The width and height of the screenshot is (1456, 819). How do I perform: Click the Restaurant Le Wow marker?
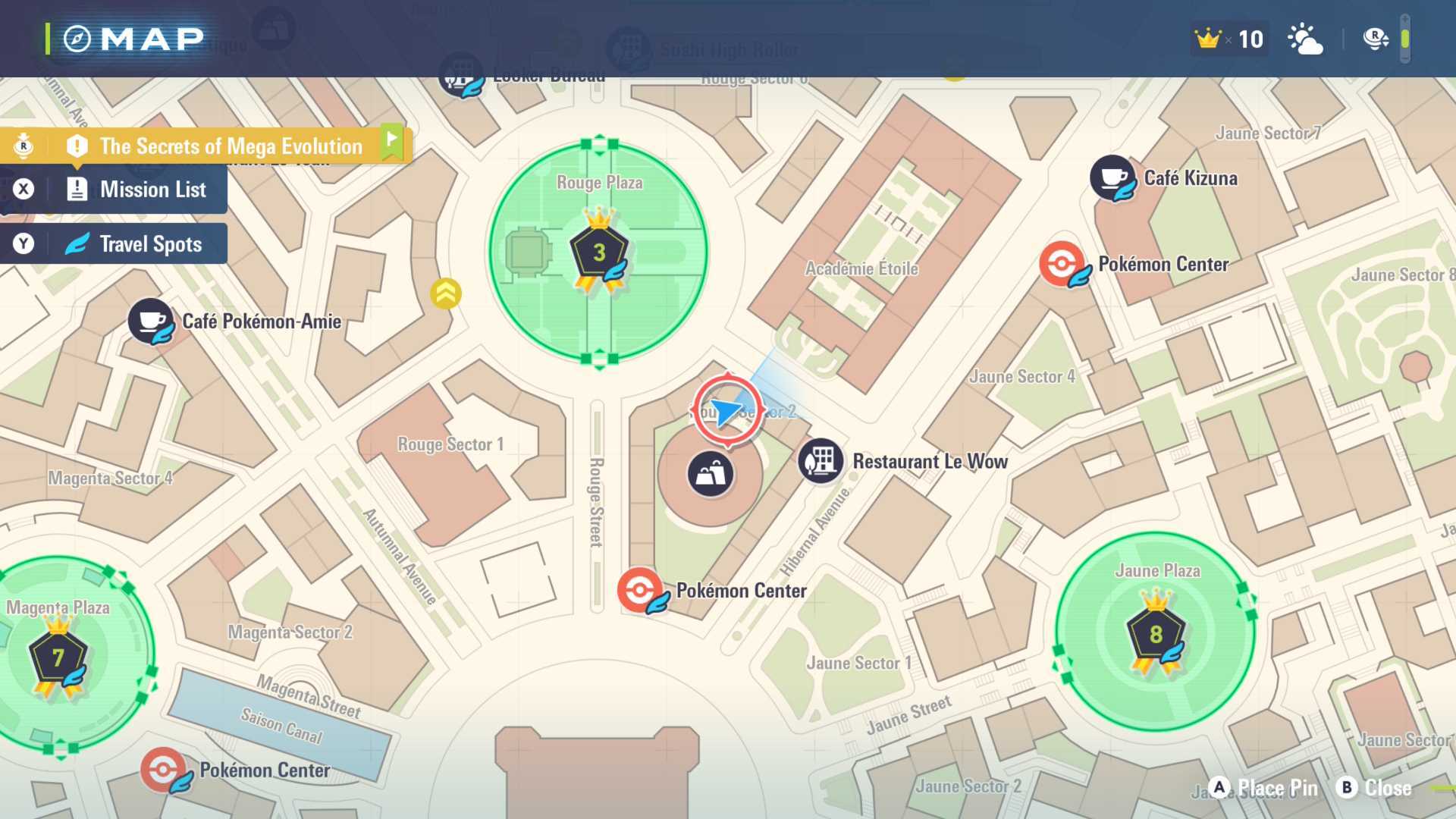pyautogui.click(x=821, y=461)
